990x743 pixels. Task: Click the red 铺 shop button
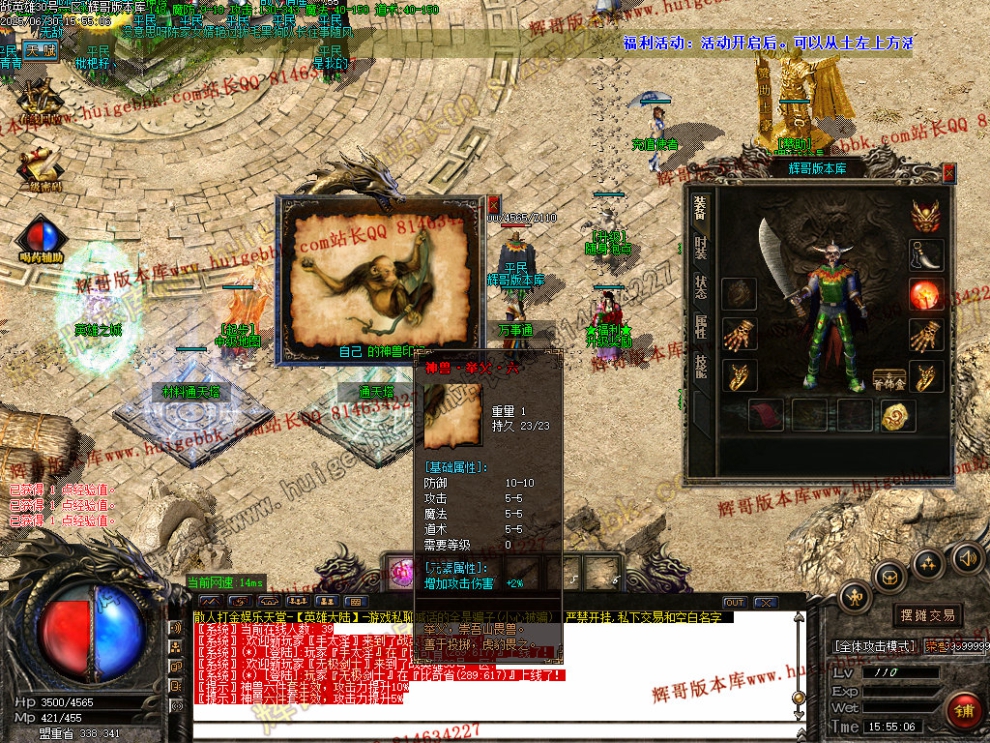pyautogui.click(x=965, y=711)
